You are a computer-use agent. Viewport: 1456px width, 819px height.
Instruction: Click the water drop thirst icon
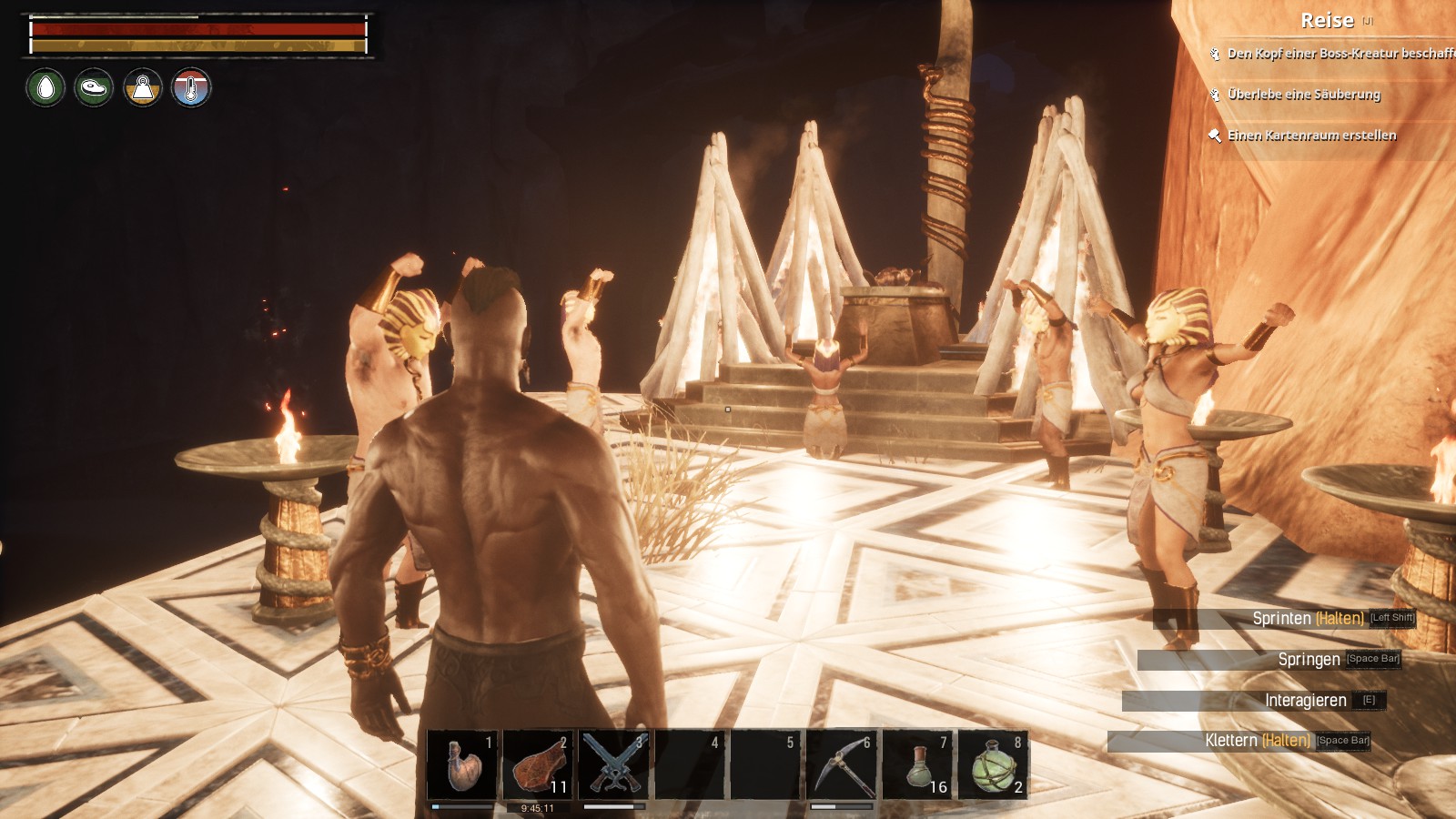pos(45,88)
